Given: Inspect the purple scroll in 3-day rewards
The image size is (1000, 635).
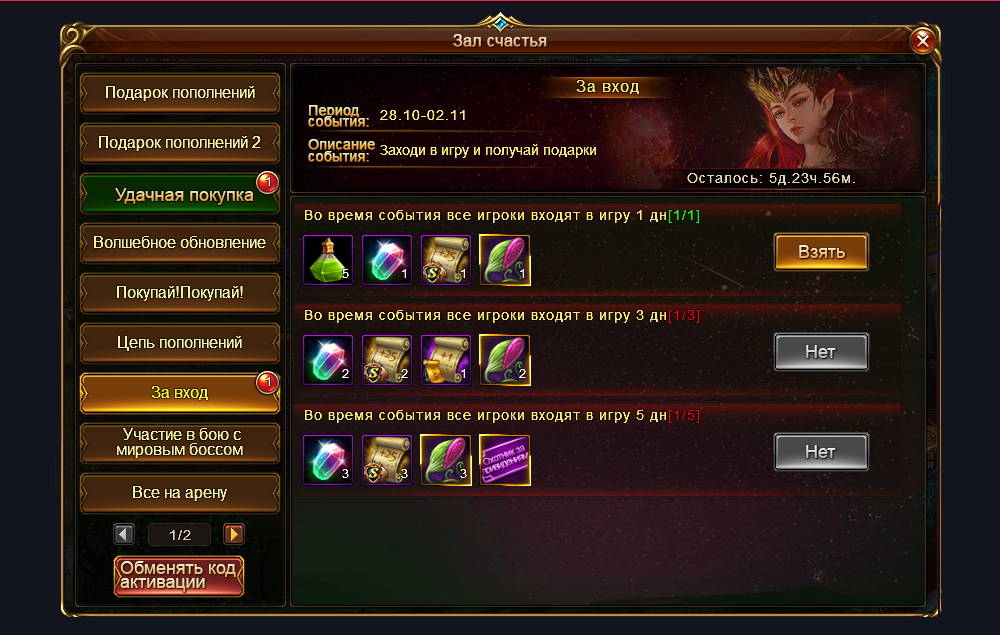Looking at the screenshot, I should 446,360.
